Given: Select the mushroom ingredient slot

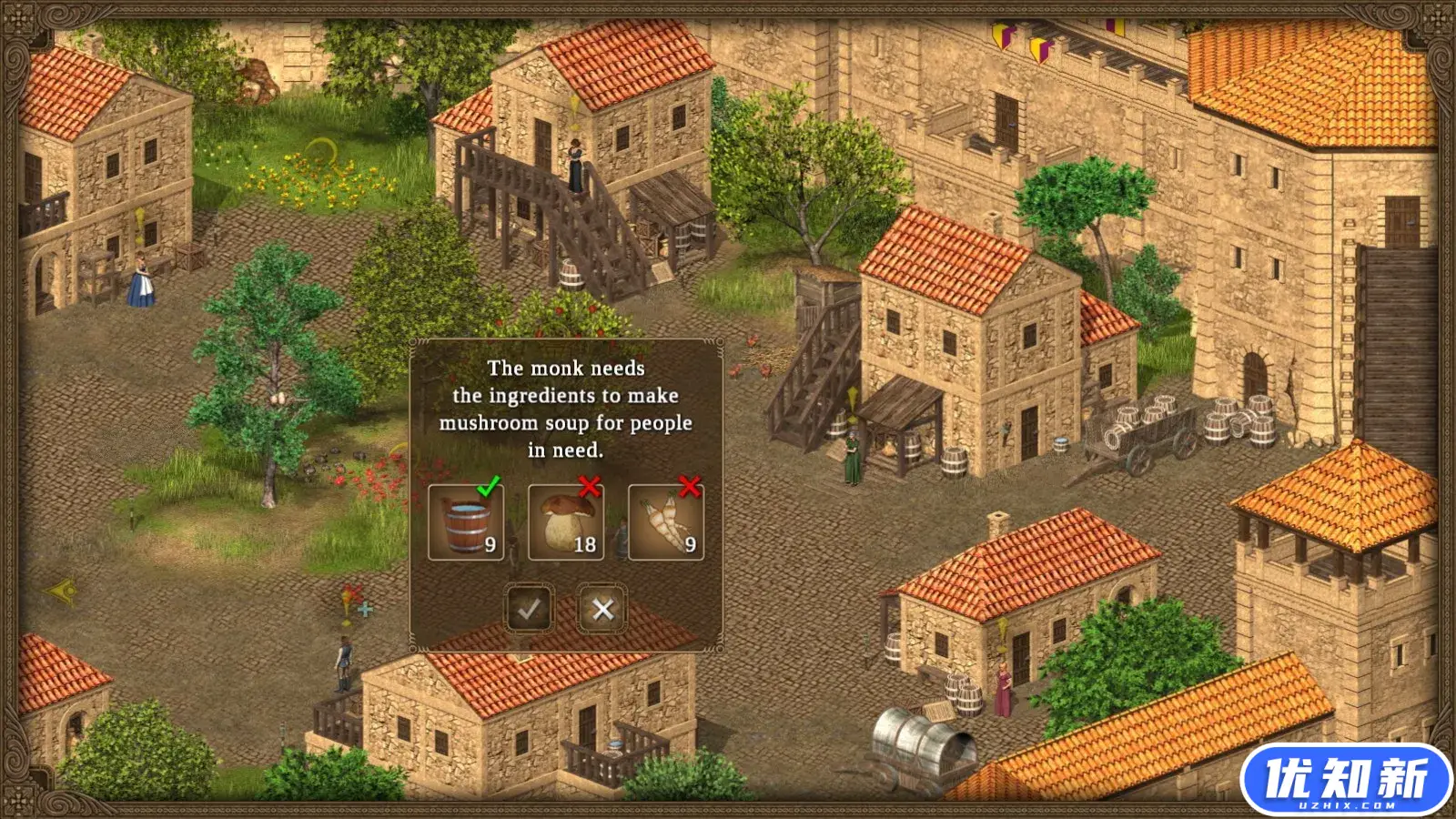Looking at the screenshot, I should pyautogui.click(x=566, y=522).
